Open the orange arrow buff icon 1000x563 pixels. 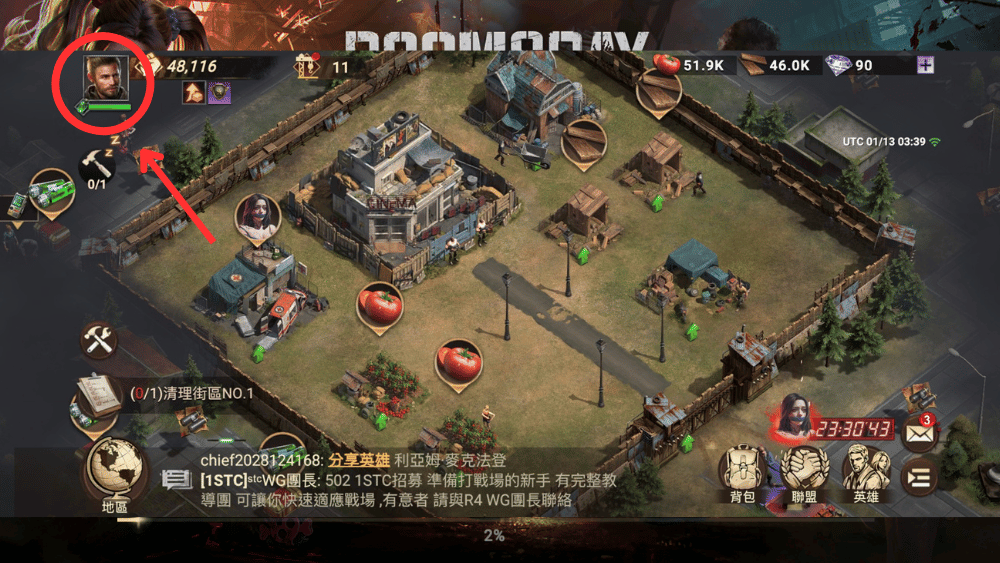(194, 93)
